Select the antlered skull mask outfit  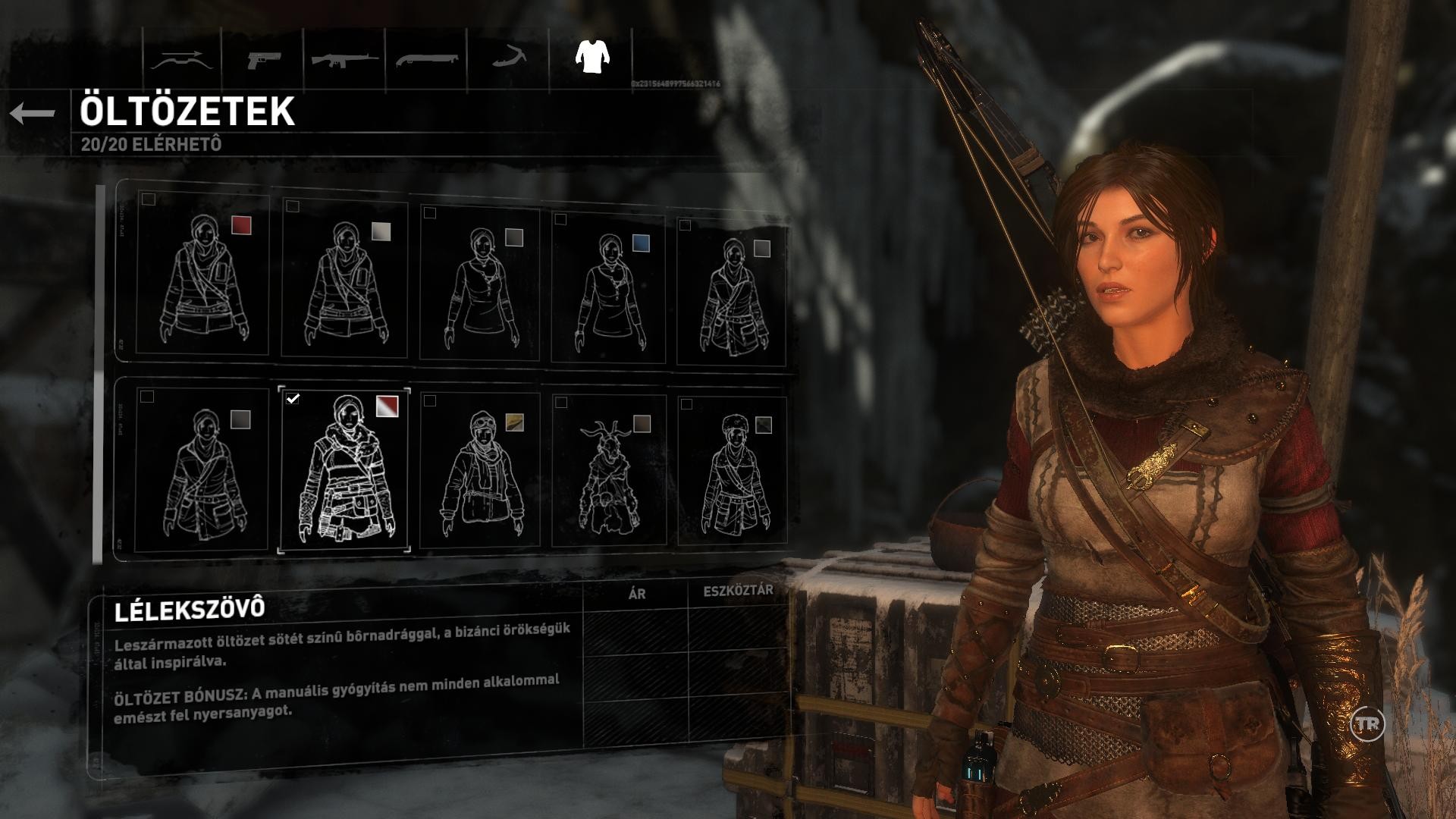[x=608, y=472]
